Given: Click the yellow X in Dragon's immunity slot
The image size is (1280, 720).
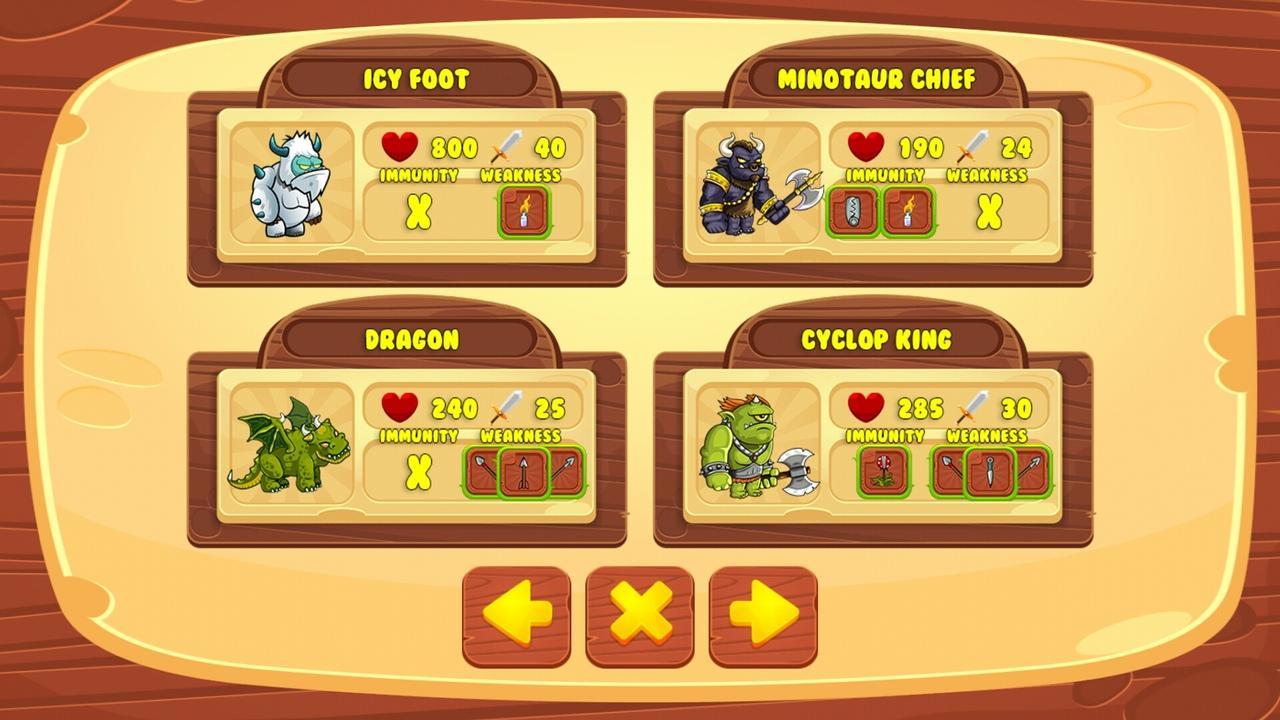Looking at the screenshot, I should 417,470.
